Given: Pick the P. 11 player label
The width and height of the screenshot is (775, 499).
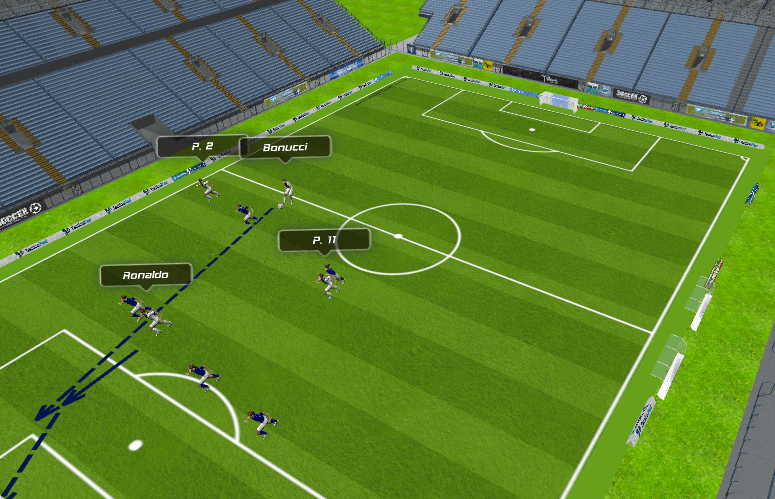Looking at the screenshot, I should (324, 240).
